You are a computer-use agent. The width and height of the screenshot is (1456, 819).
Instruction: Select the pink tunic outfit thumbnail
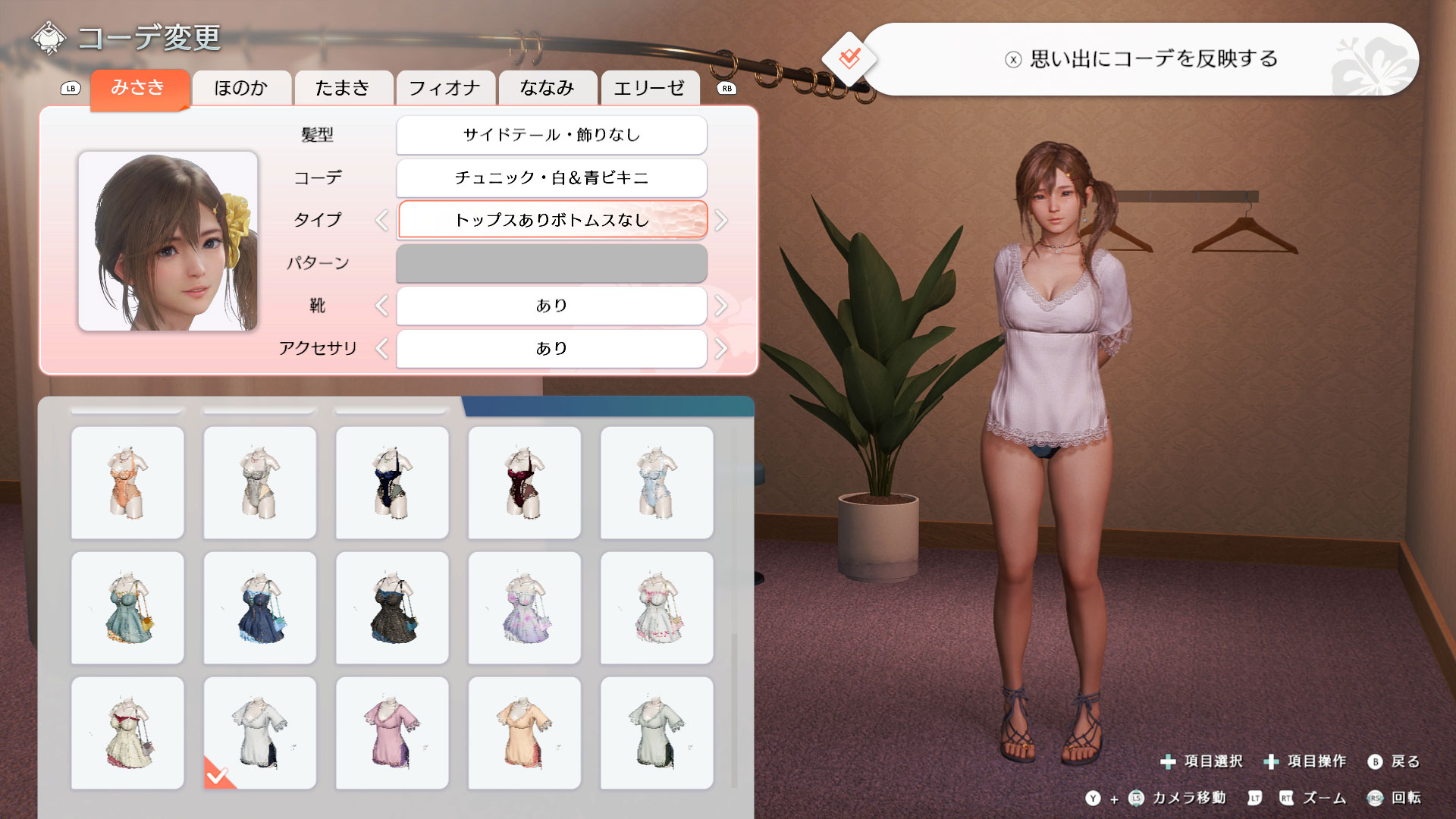392,733
